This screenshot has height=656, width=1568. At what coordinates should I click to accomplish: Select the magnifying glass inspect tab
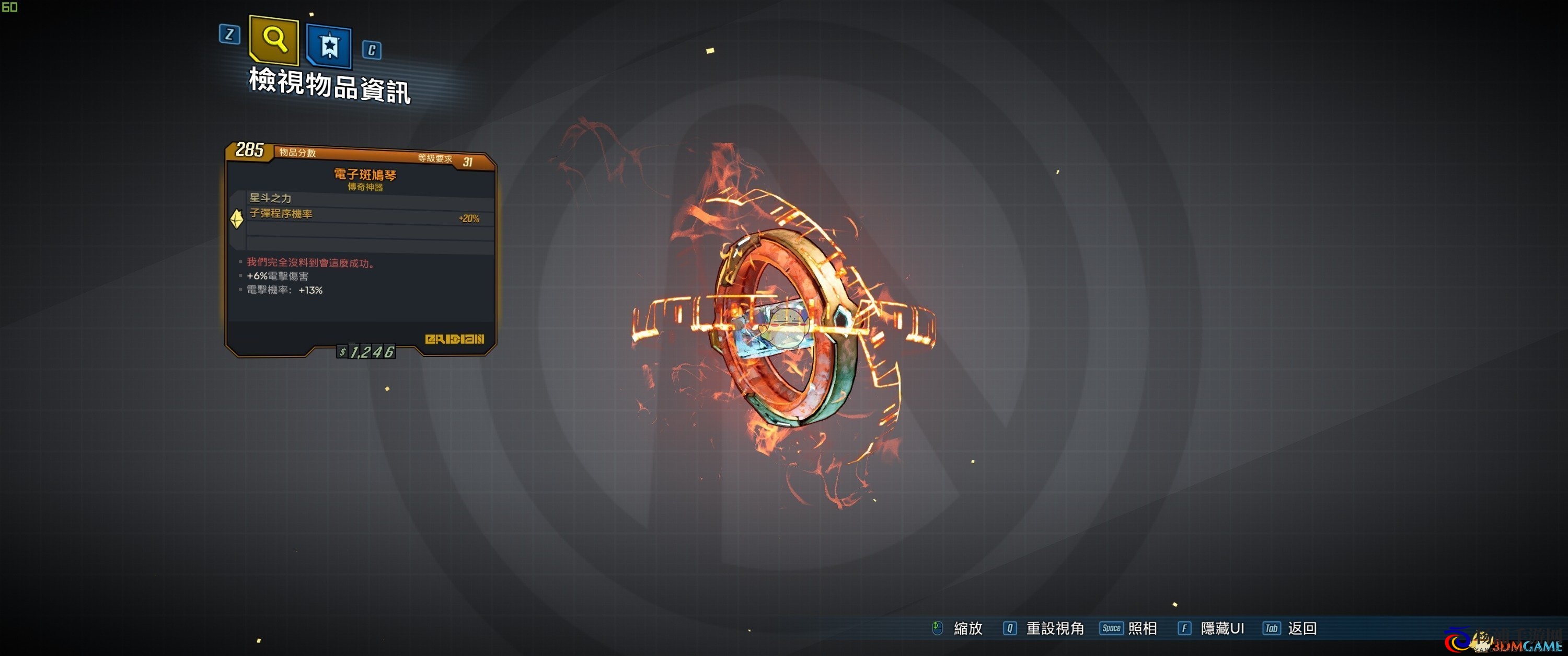[274, 40]
